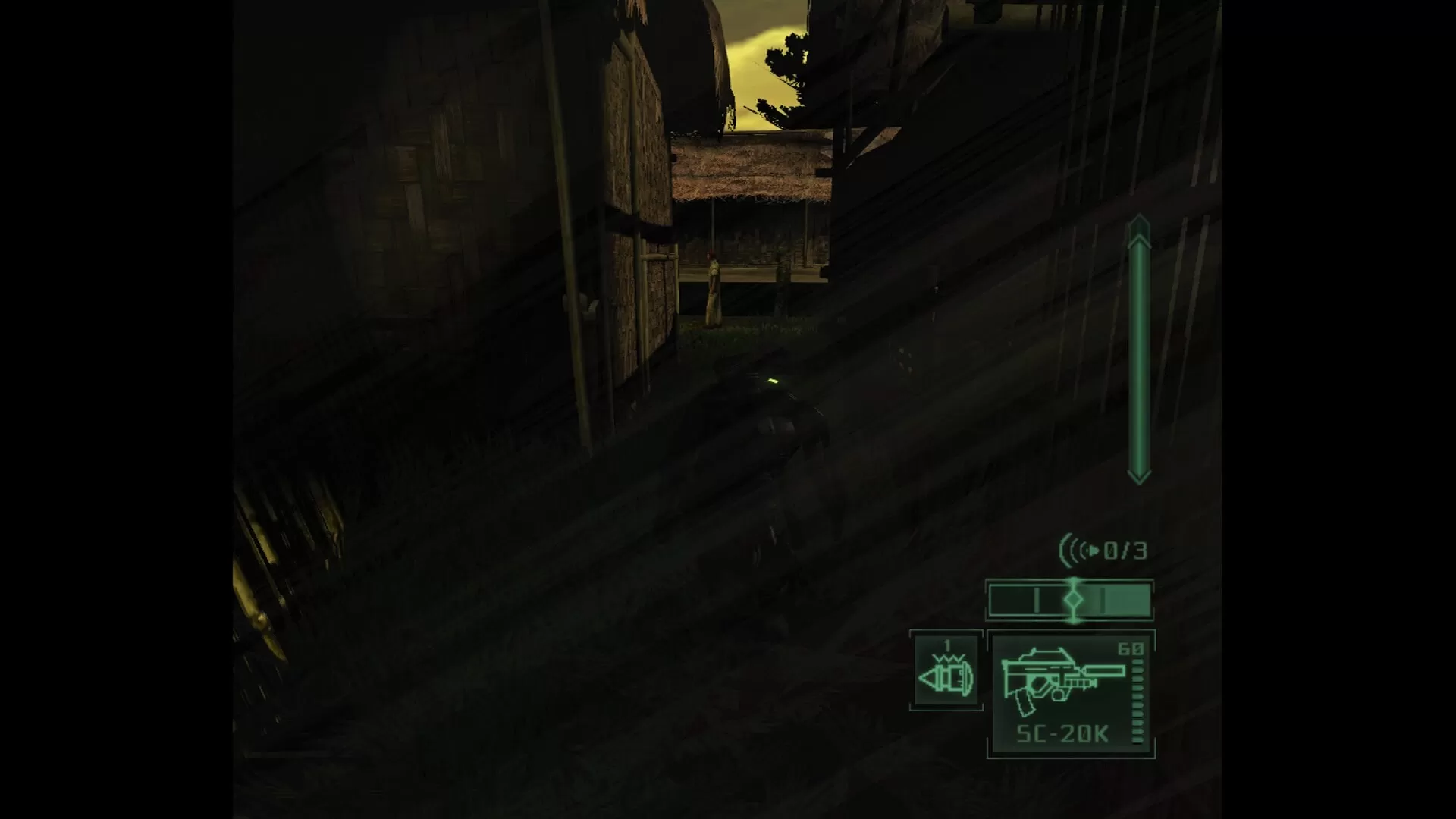Click the left tick mark on the light meter

[x=1036, y=600]
